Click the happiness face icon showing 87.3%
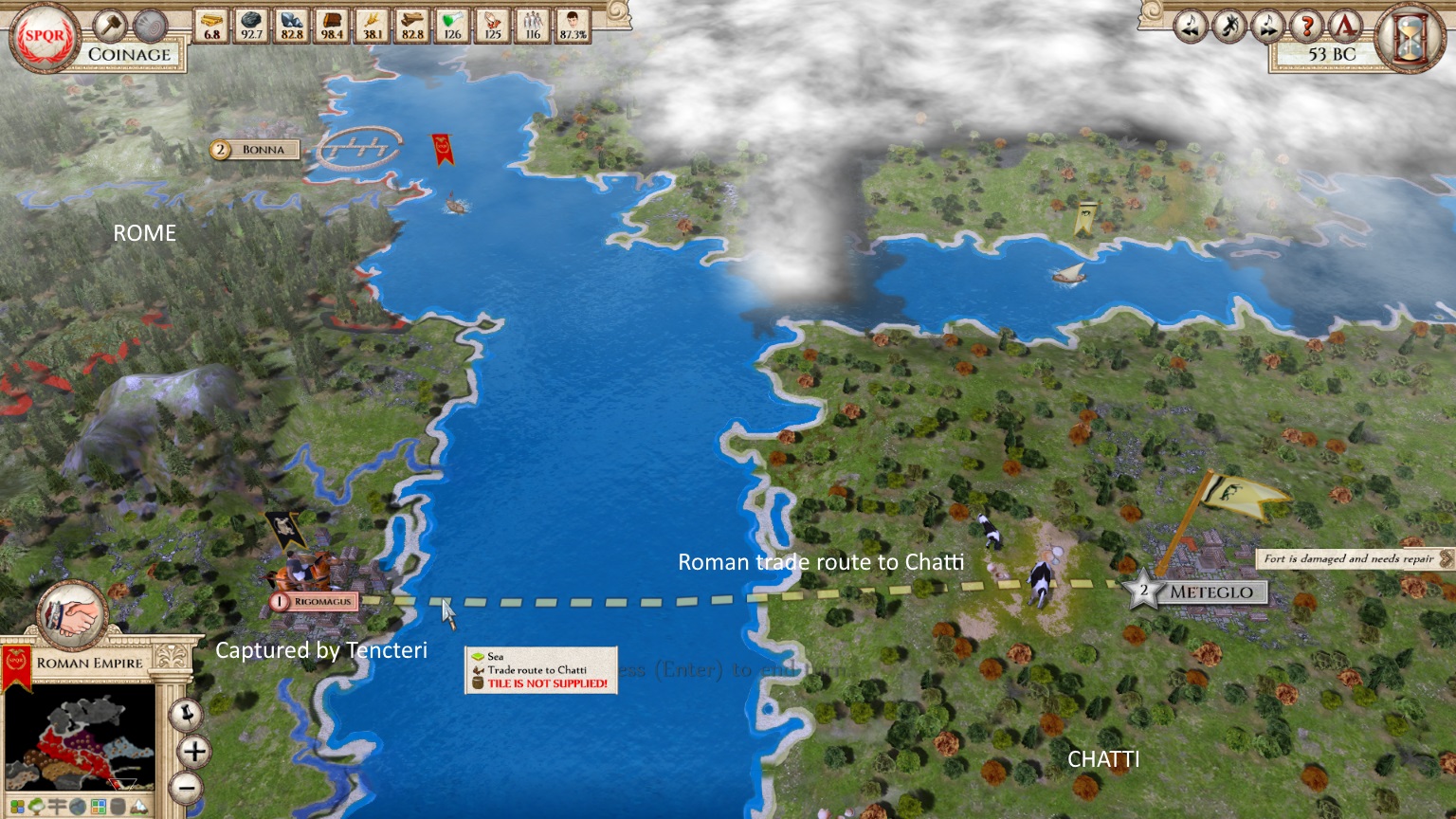The image size is (1456, 819). pos(573,24)
